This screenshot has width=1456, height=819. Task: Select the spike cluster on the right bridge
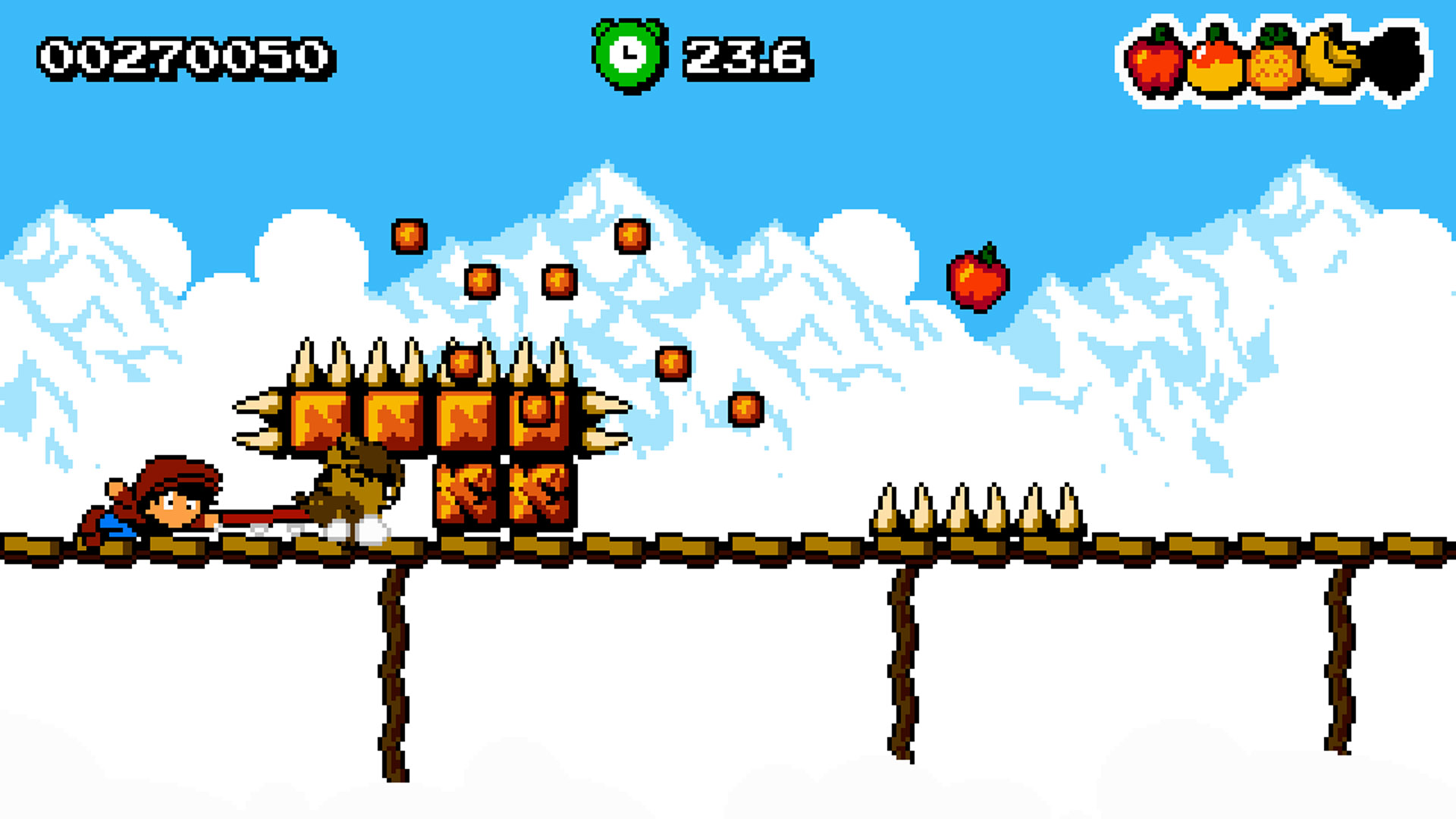[x=978, y=510]
